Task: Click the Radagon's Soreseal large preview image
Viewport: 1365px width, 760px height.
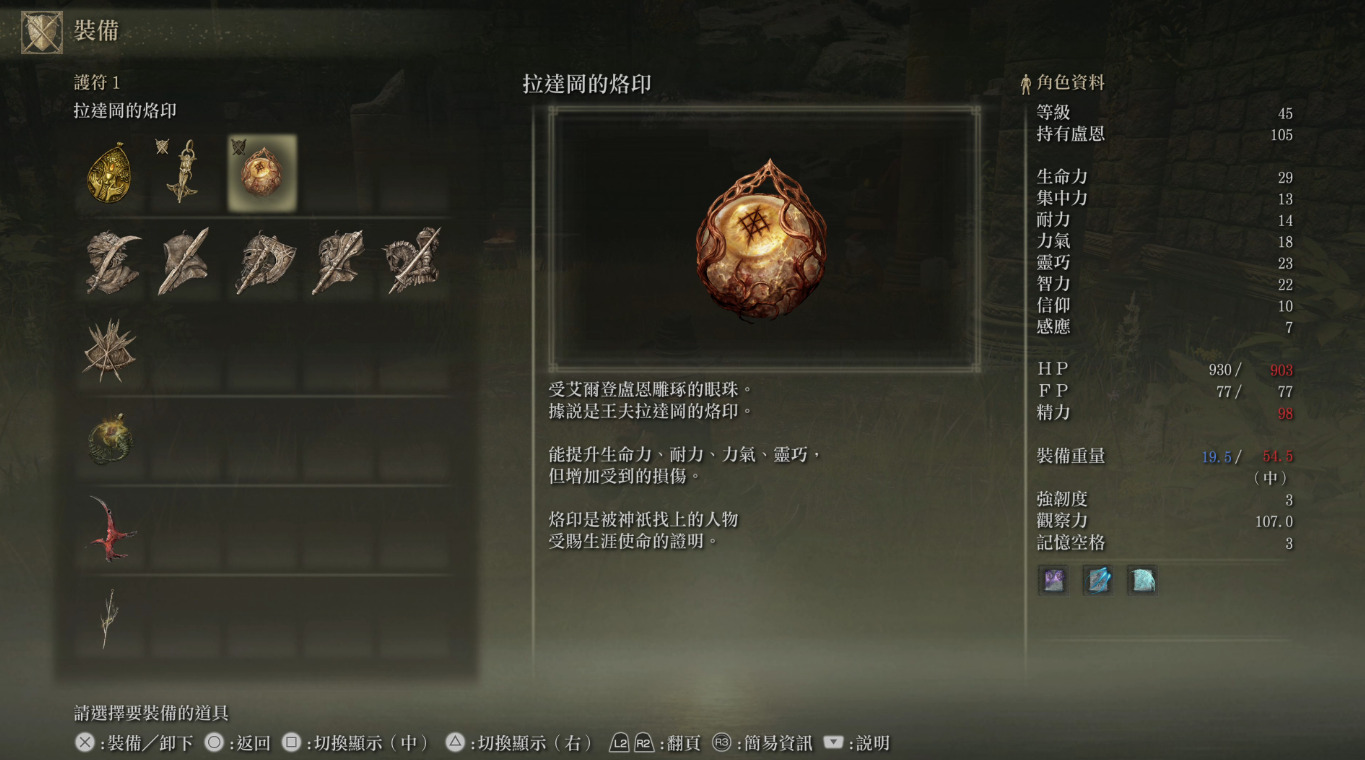Action: 764,238
